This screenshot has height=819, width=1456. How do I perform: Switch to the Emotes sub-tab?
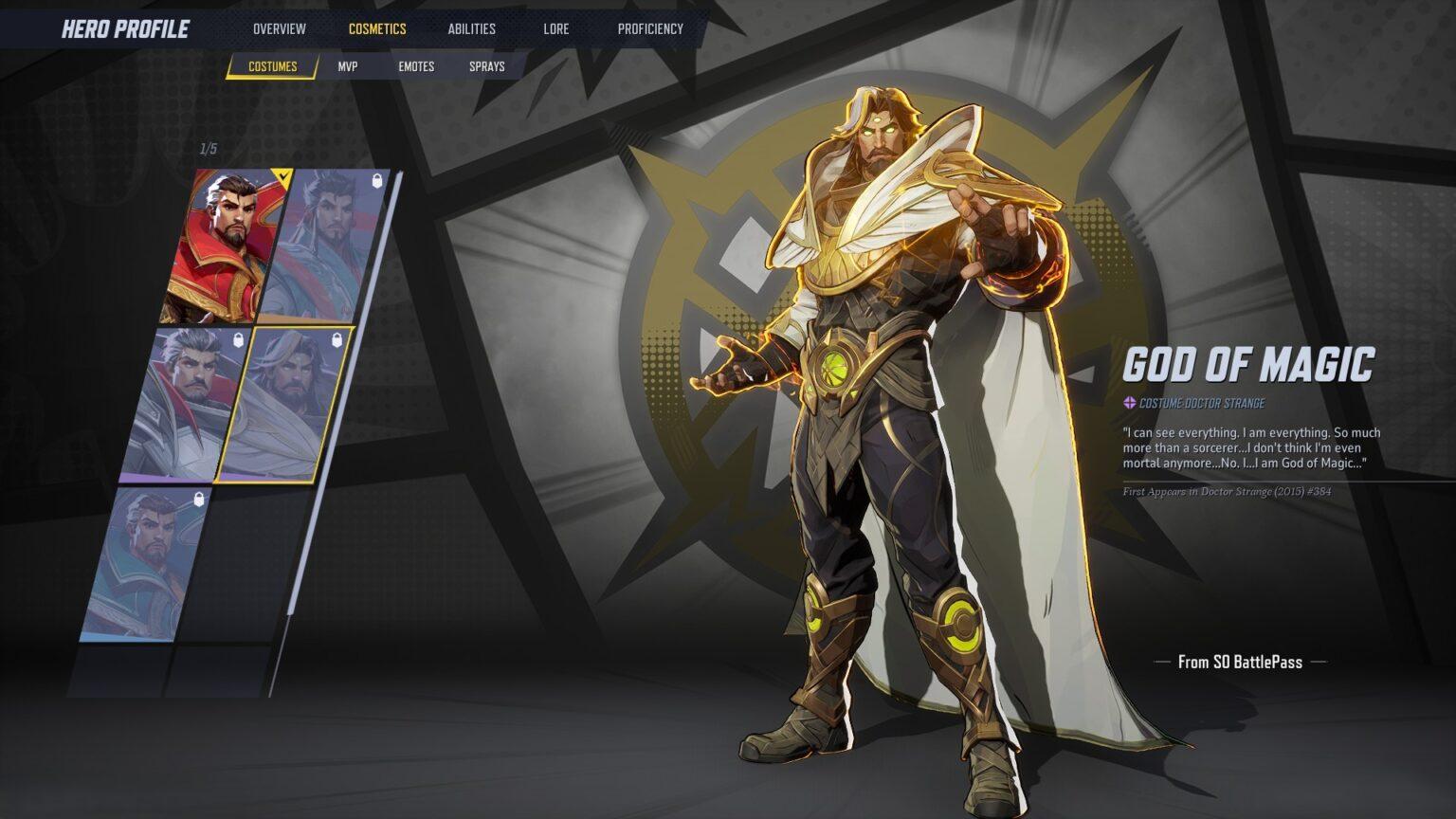point(416,66)
